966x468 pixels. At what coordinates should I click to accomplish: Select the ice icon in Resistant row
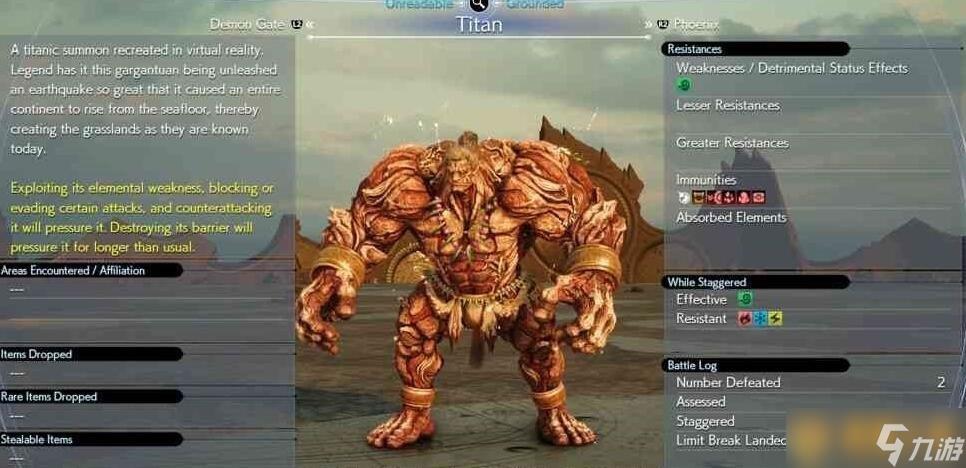[759, 319]
